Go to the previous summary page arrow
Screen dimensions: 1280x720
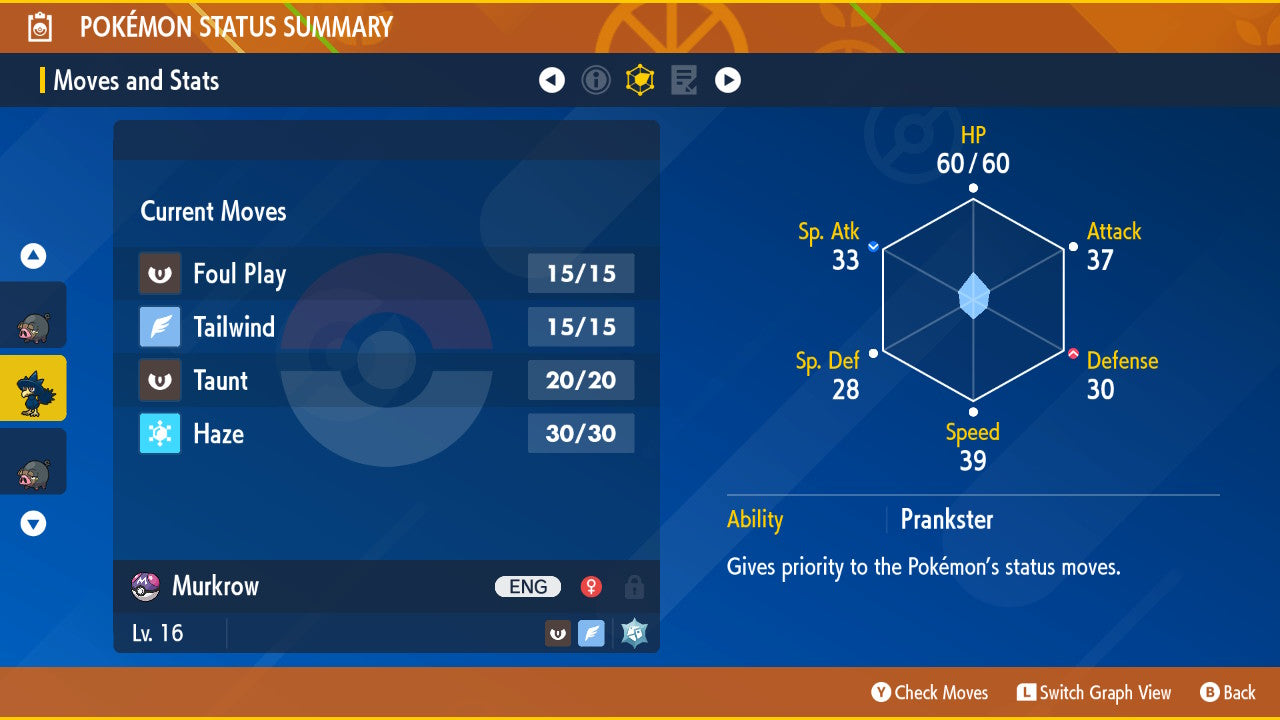coord(552,80)
